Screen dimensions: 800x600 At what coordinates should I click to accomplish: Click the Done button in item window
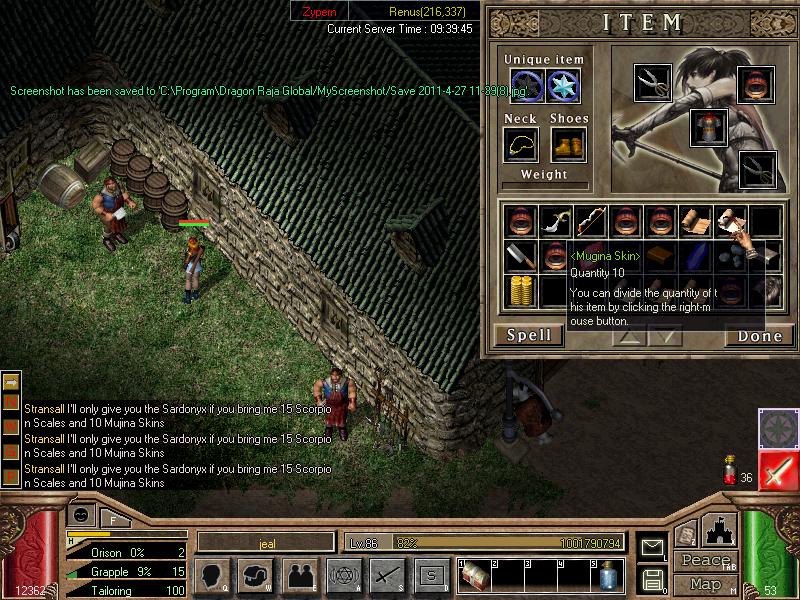pyautogui.click(x=758, y=335)
